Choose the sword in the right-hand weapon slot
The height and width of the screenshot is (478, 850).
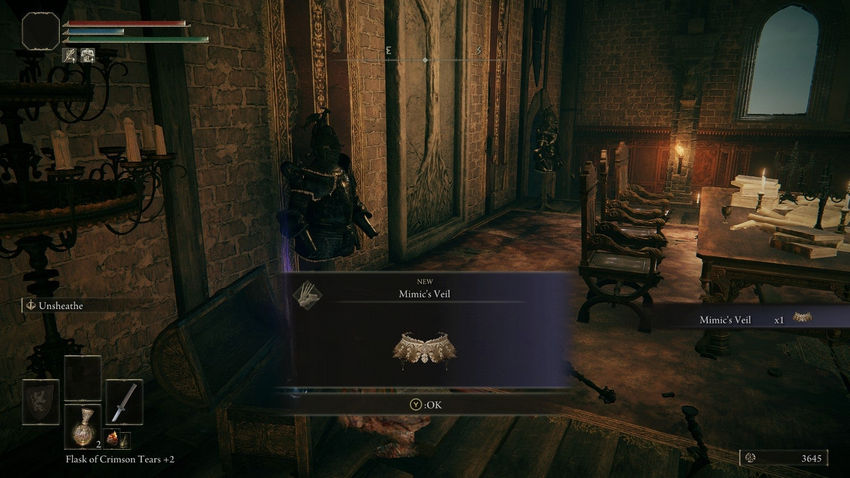point(124,401)
